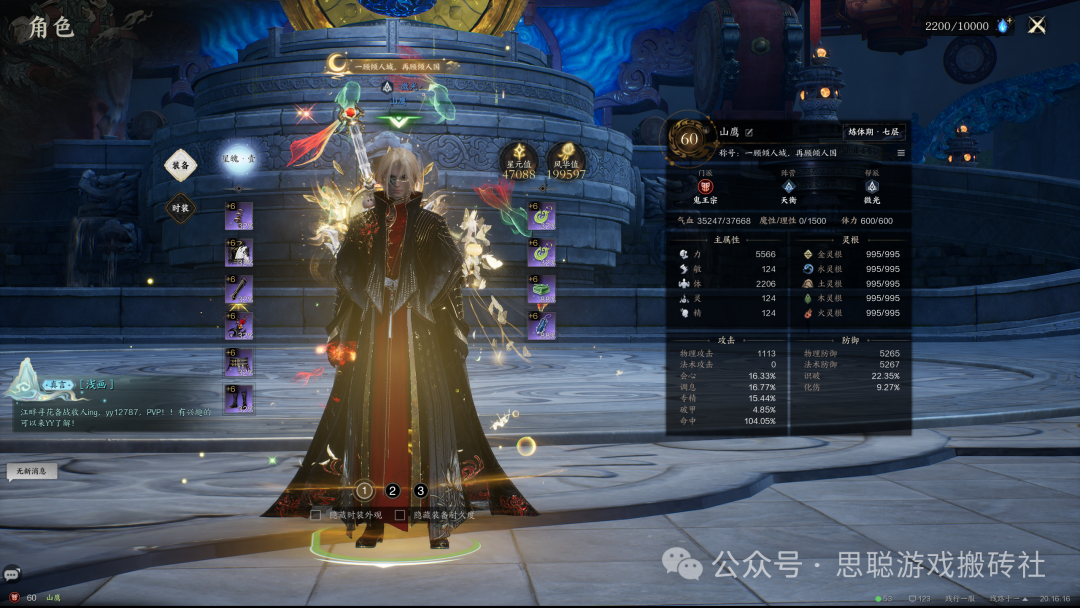The image size is (1080, 608).
Task: Switch to equipment preset 2
Action: [x=393, y=490]
